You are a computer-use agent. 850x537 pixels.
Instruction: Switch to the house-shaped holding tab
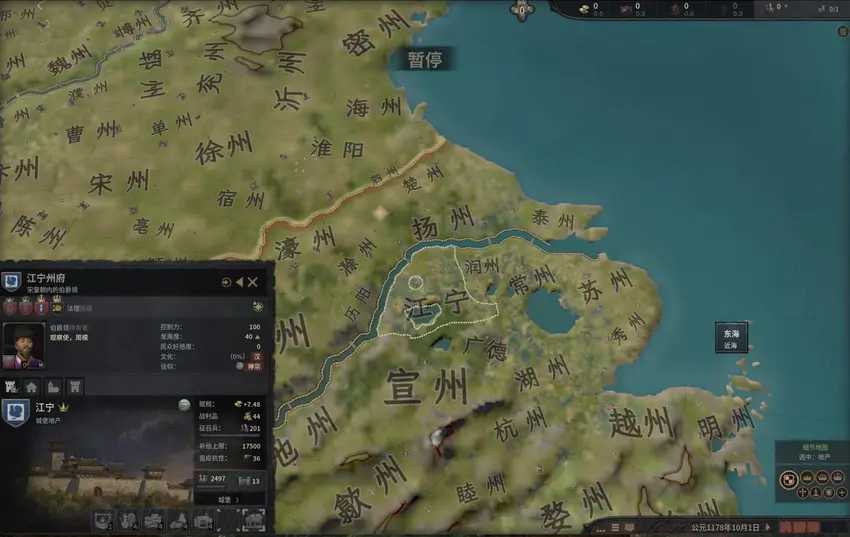point(32,386)
